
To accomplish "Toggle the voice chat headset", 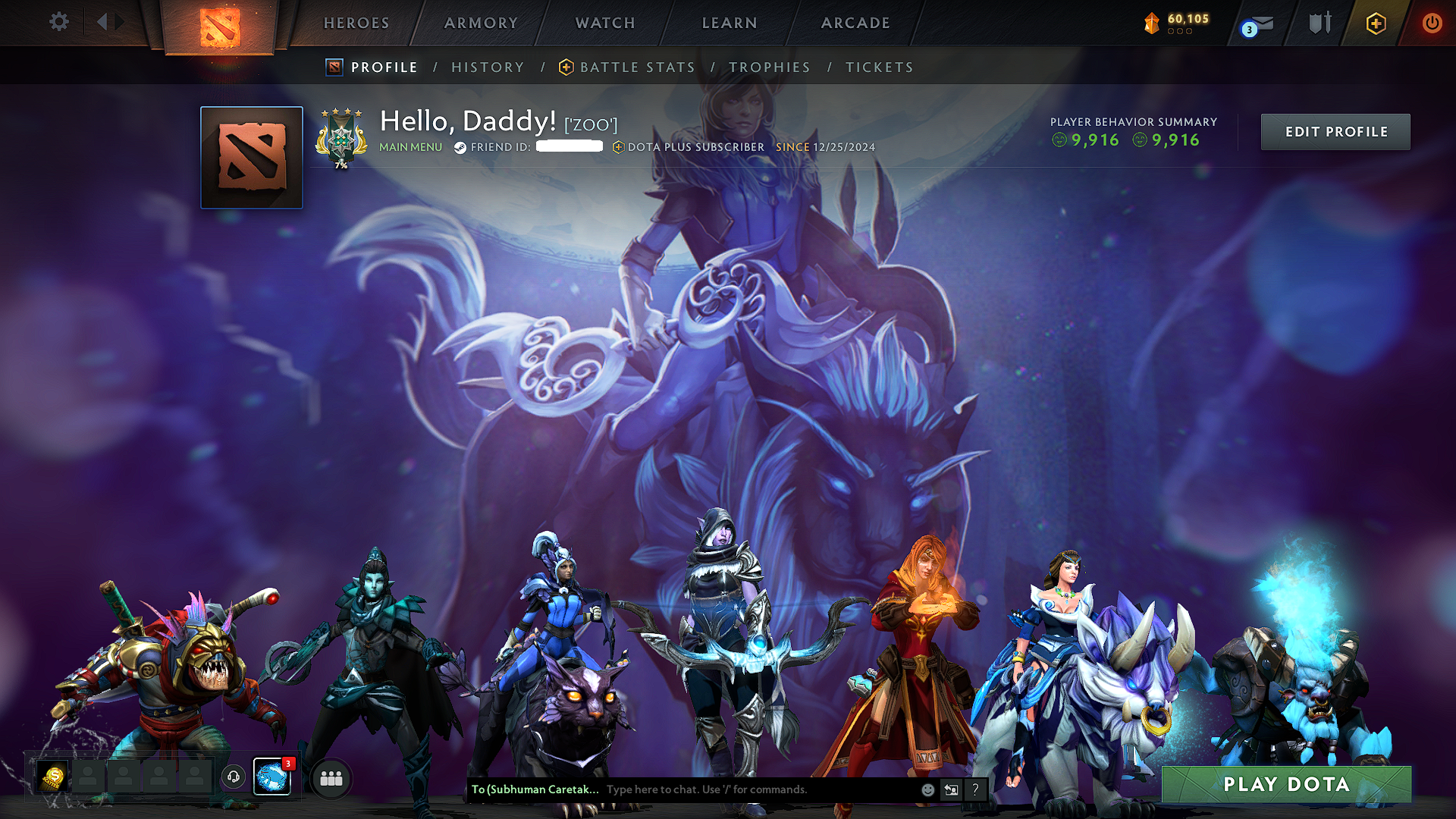I will click(234, 775).
